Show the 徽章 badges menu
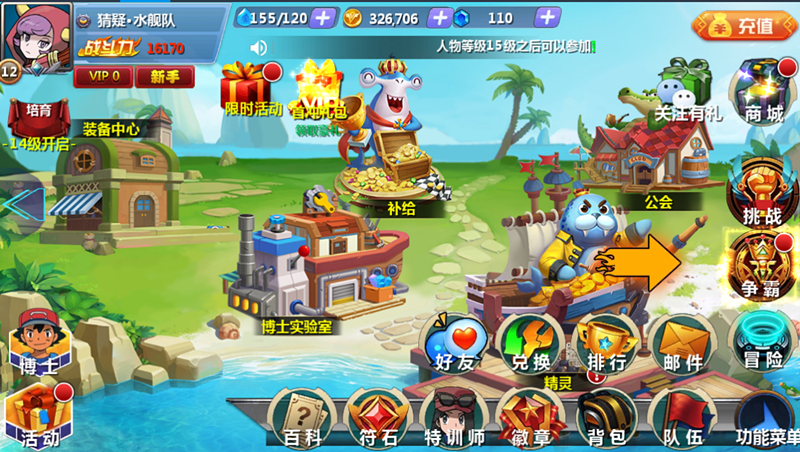The image size is (800, 452). (x=531, y=418)
